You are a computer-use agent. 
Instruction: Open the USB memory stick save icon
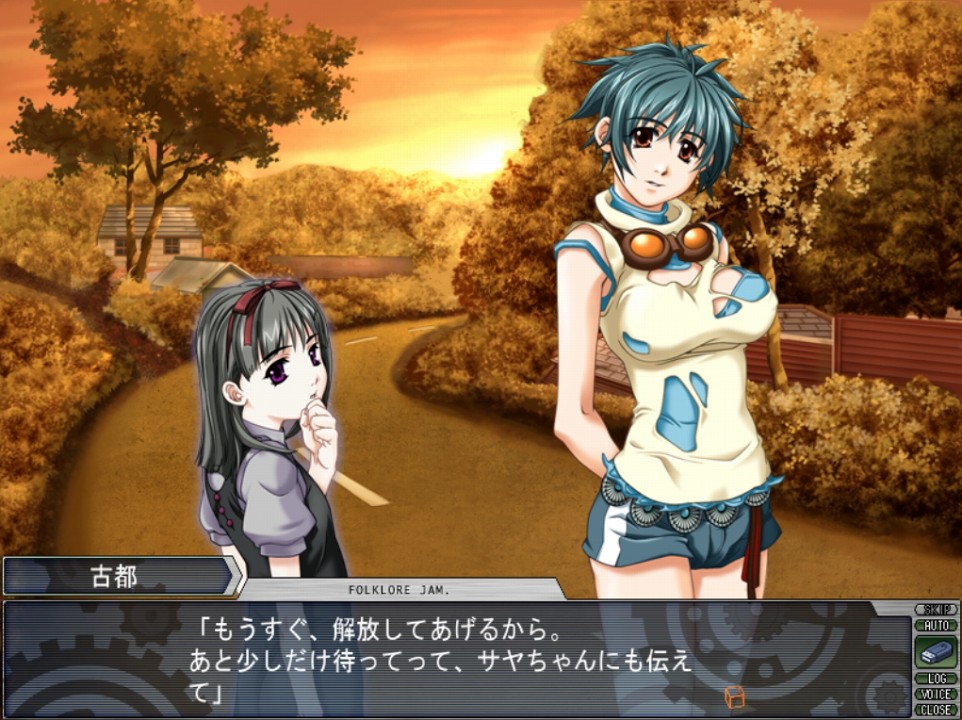tap(936, 652)
